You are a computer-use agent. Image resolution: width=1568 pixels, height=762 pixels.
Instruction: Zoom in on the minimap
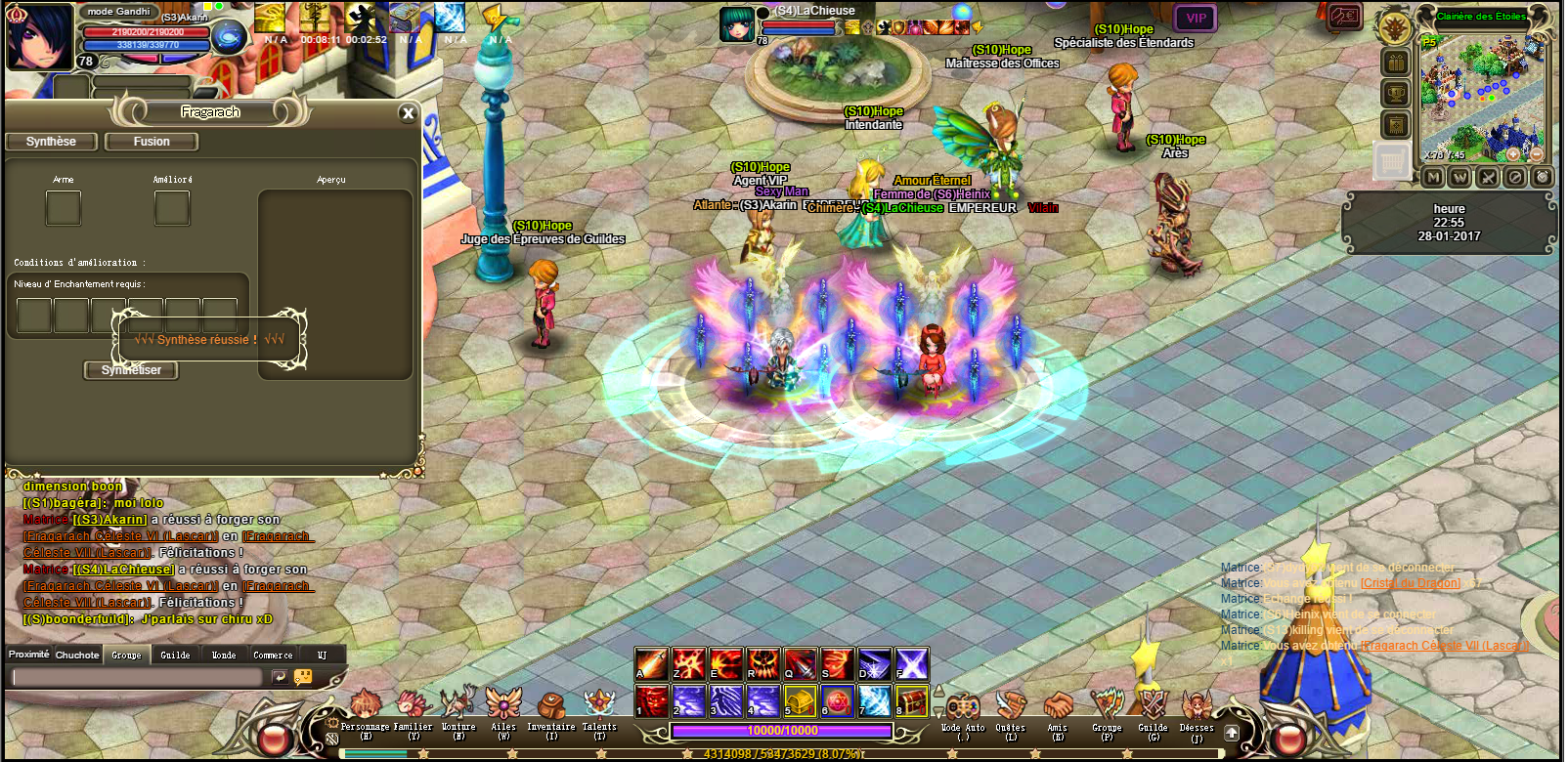(x=1513, y=154)
